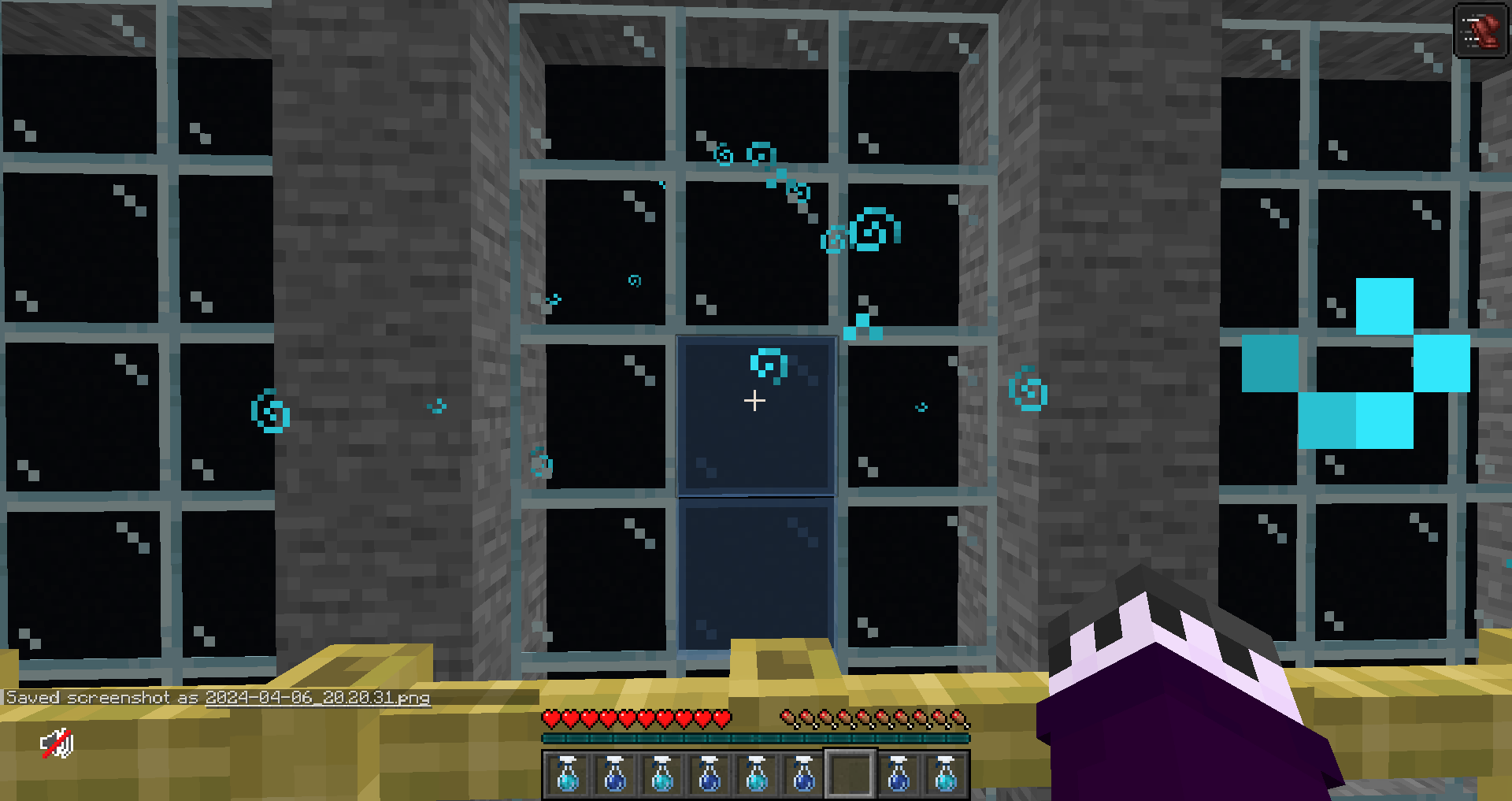Screen dimensions: 1512x801
Task: Open the saved screenshot file link
Action: tap(315, 698)
